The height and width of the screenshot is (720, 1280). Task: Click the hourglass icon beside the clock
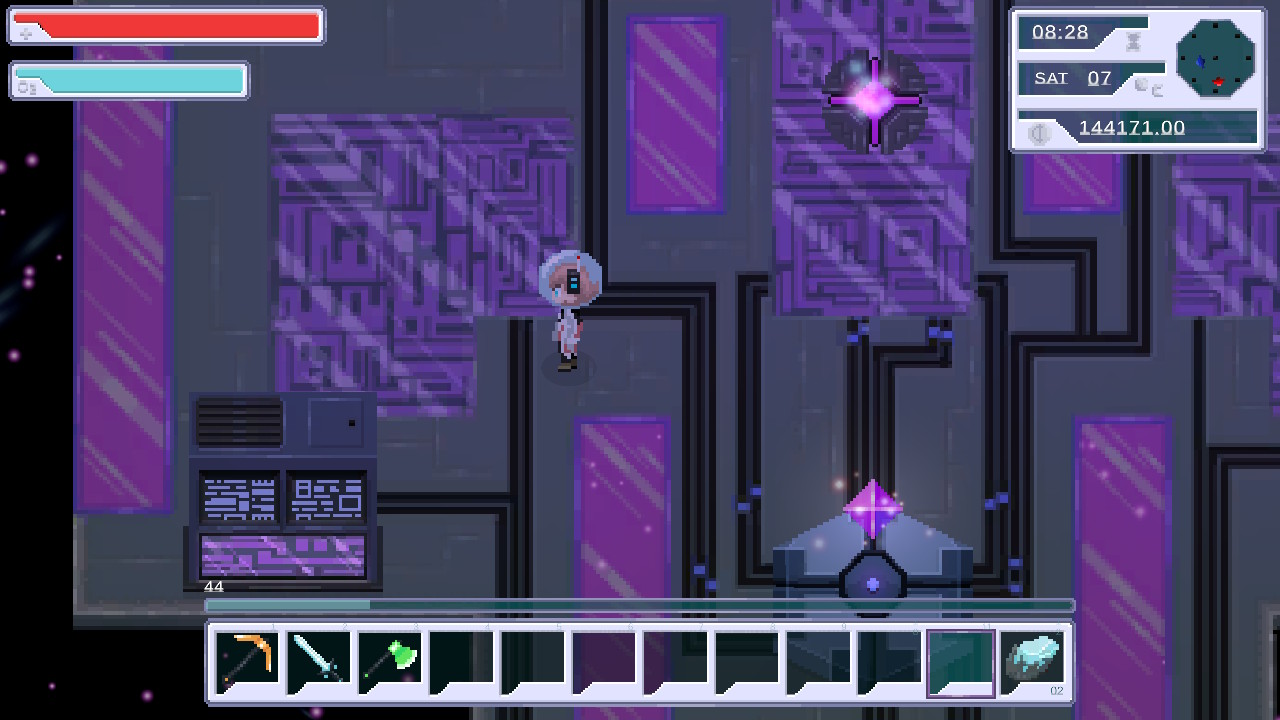1134,41
